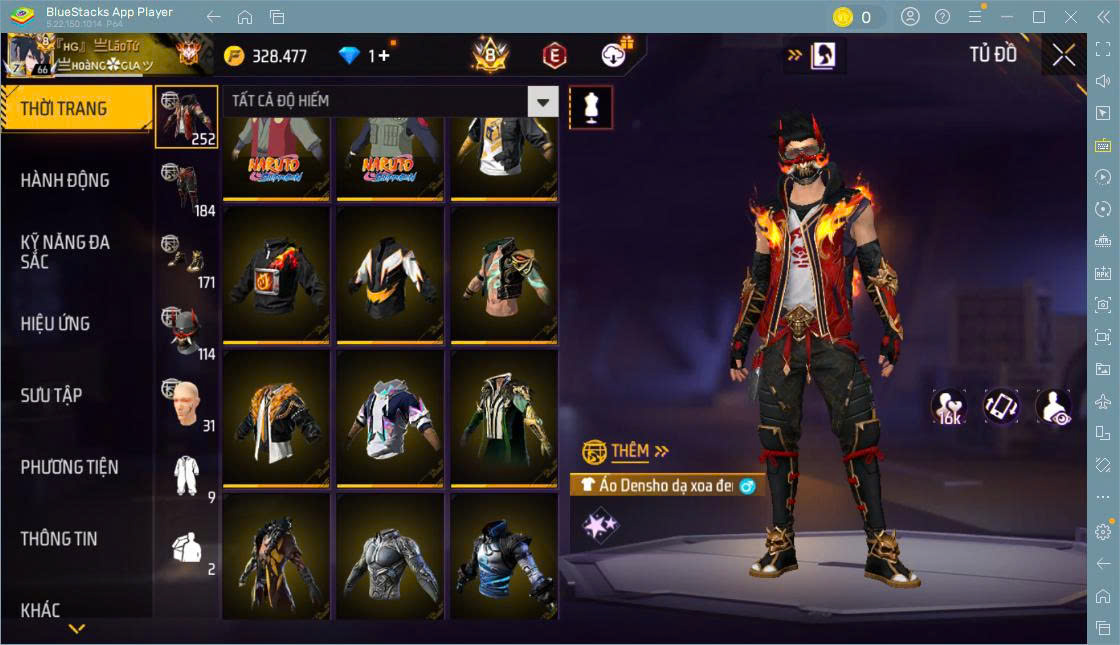Image resolution: width=1120 pixels, height=645 pixels.
Task: Open the HÀNH ĐỘNG category
Action: [66, 180]
